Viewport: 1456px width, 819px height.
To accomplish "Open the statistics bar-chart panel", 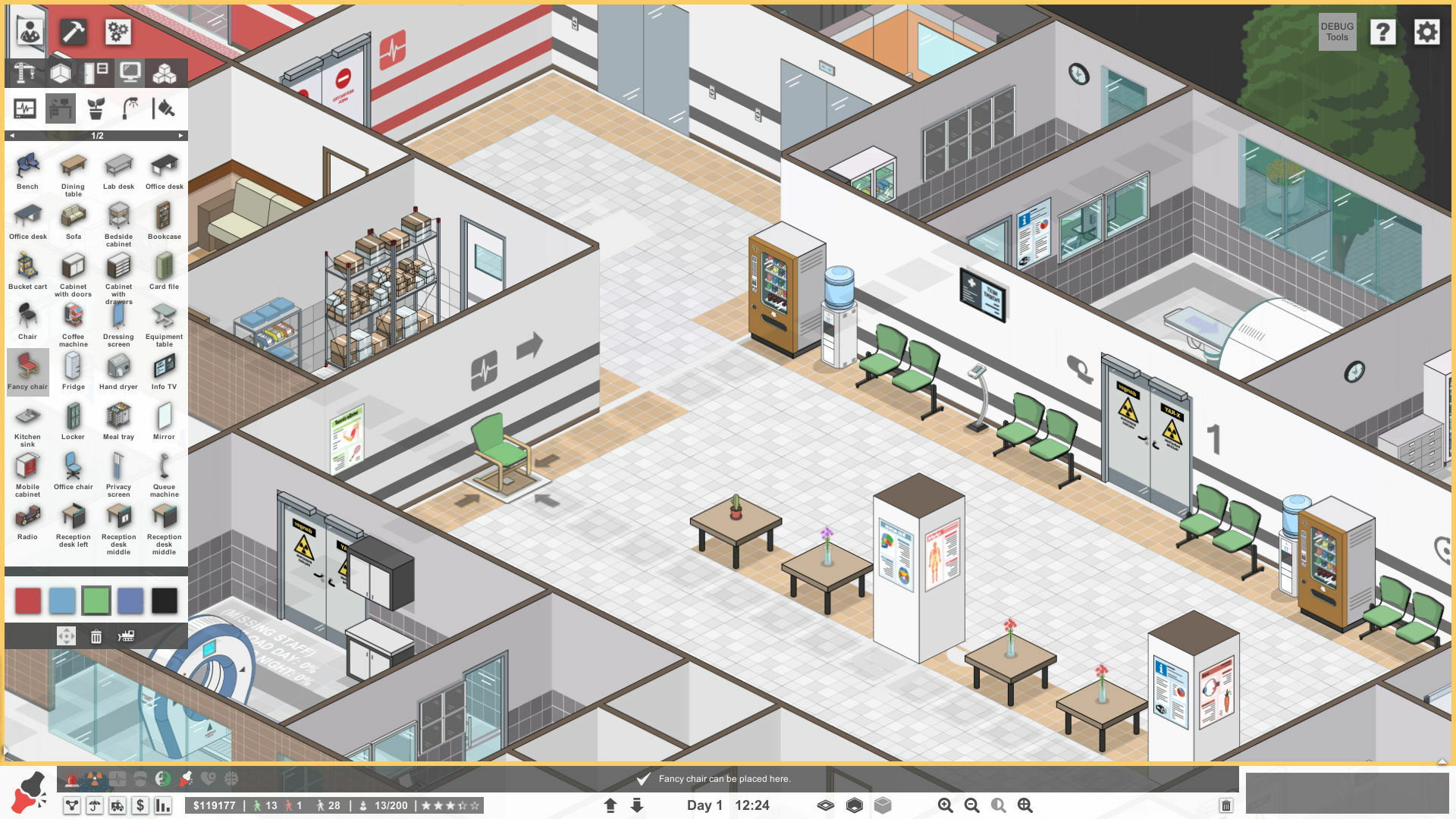I will [162, 805].
